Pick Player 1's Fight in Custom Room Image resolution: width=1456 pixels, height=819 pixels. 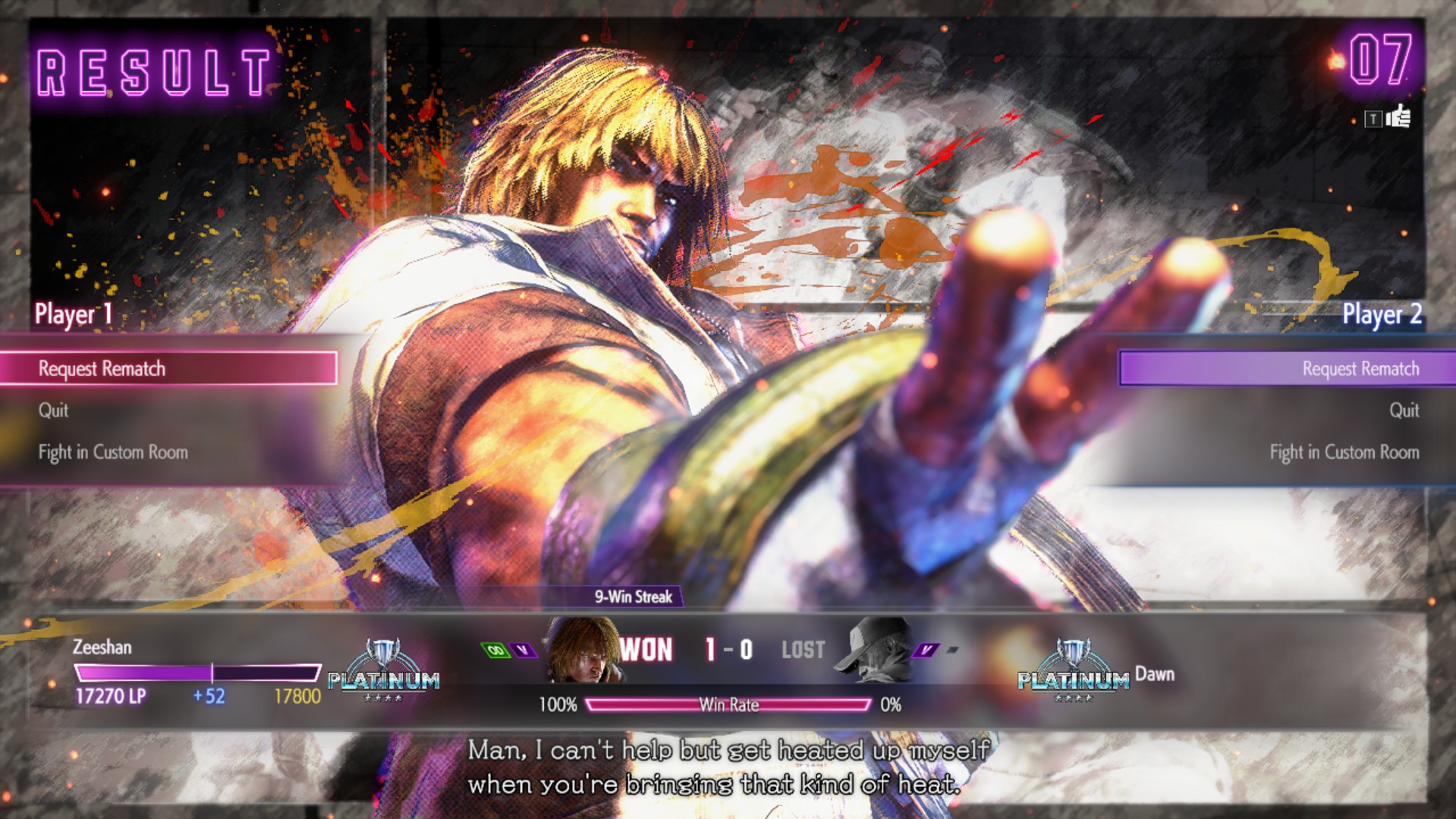tap(113, 452)
